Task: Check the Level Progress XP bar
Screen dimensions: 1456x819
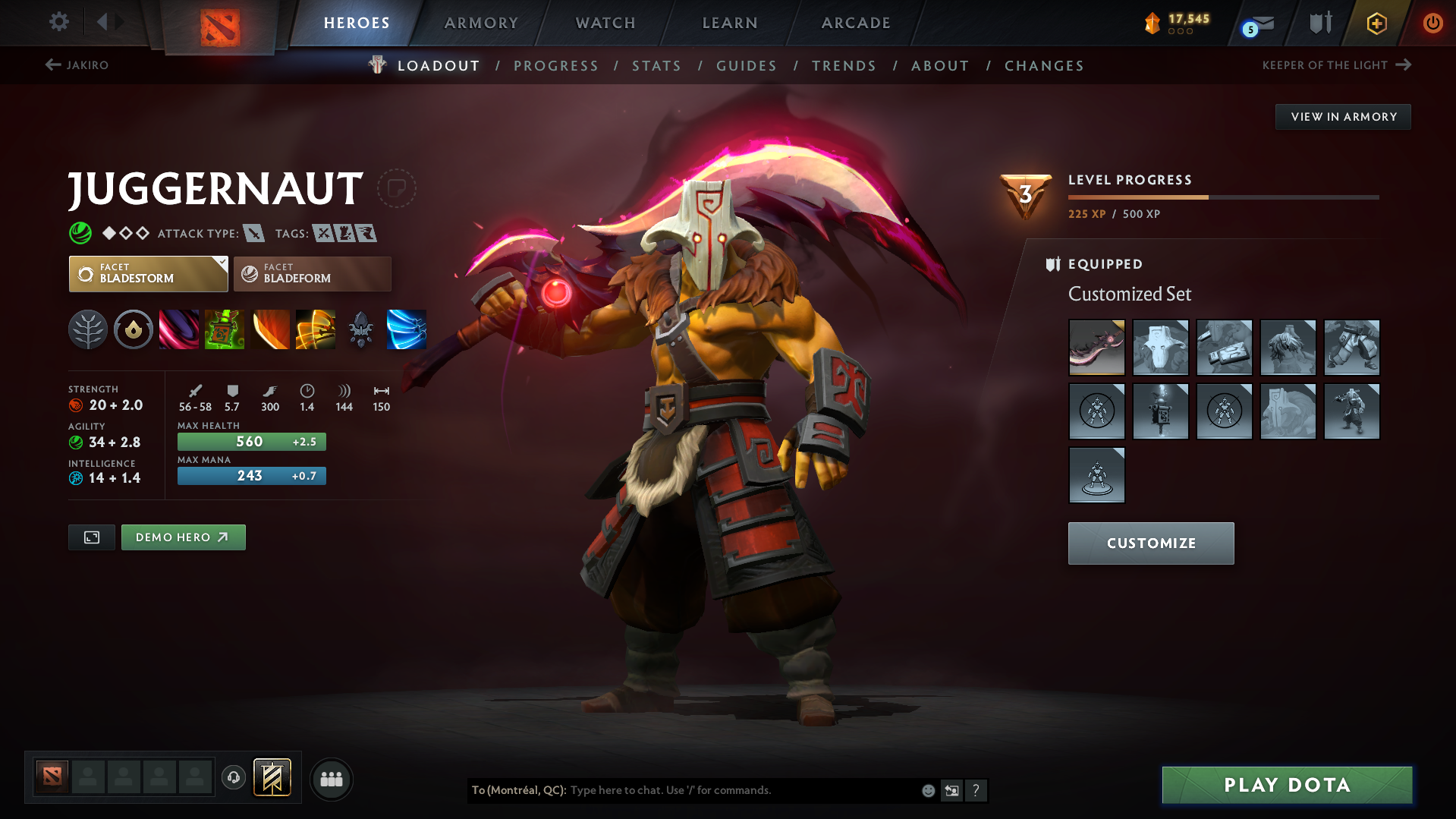Action: (x=1223, y=196)
